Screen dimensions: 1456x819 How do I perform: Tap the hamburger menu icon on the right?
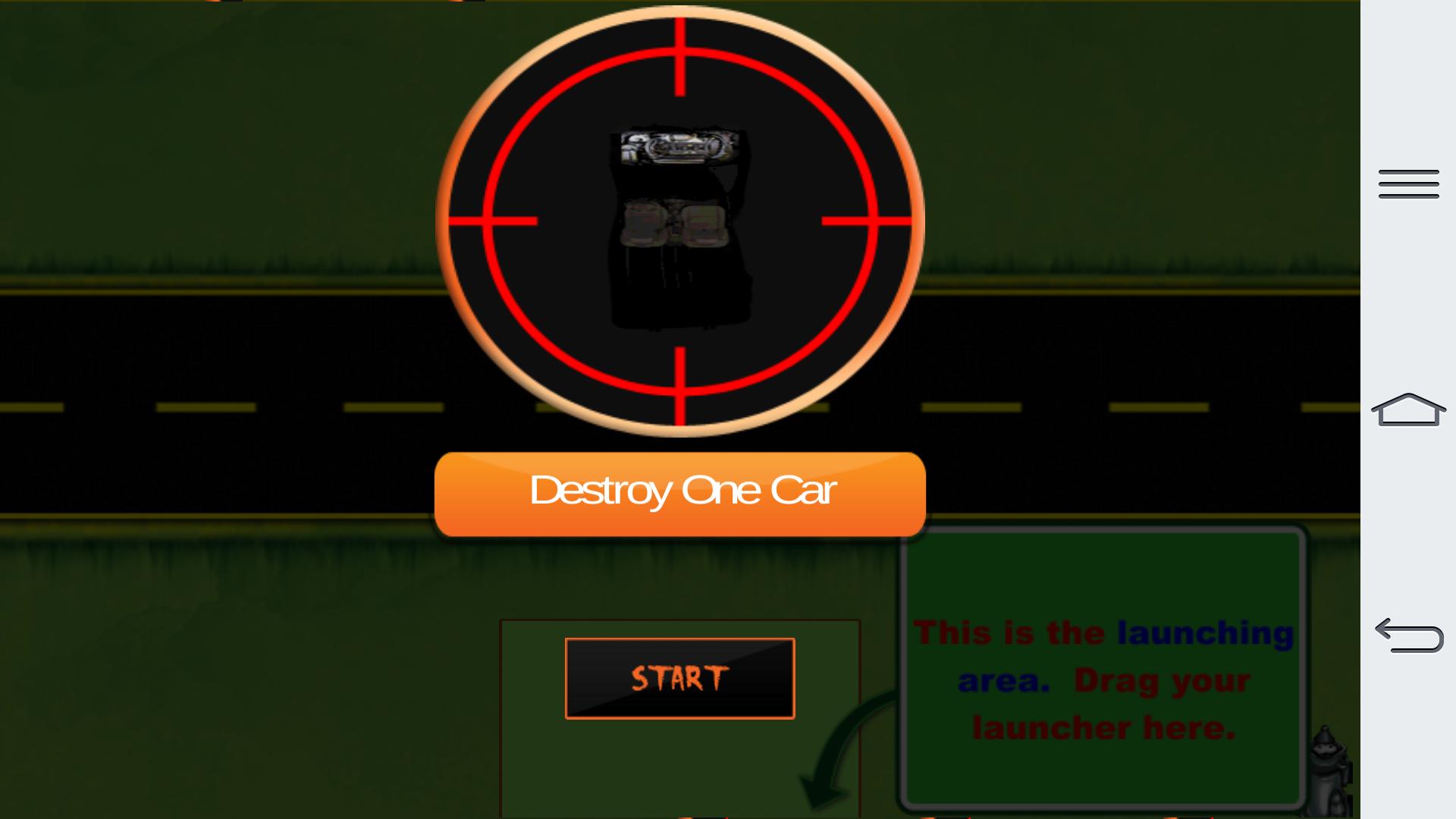1407,184
